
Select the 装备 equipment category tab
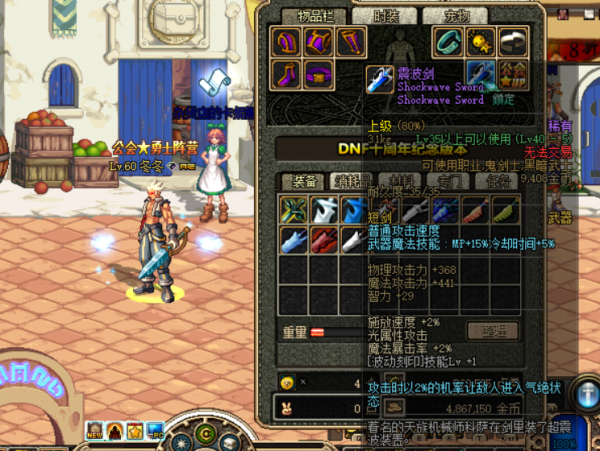(x=300, y=181)
